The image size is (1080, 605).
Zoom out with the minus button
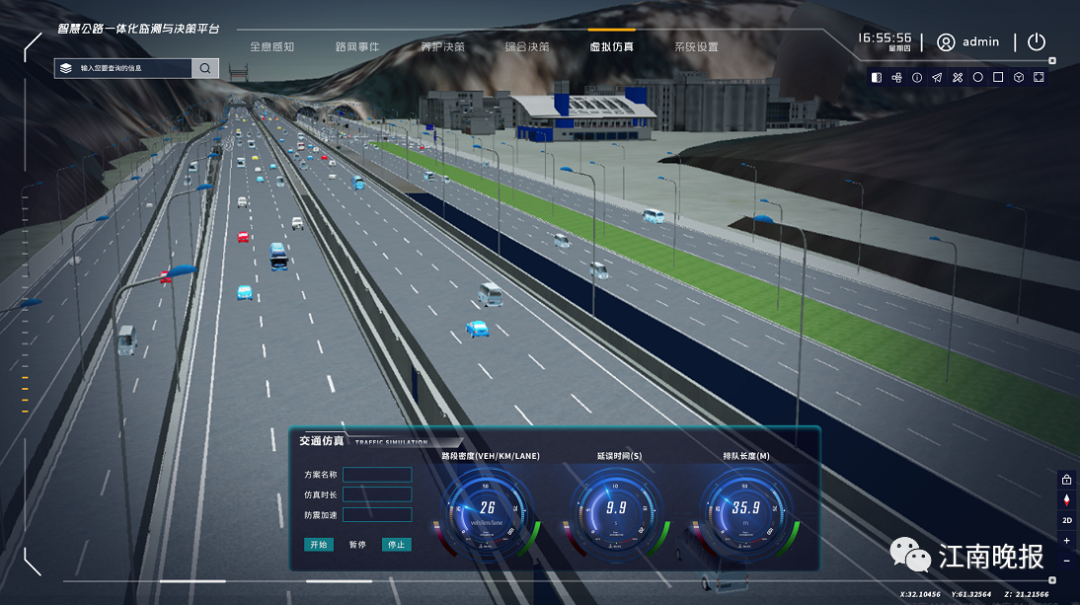tap(1067, 561)
